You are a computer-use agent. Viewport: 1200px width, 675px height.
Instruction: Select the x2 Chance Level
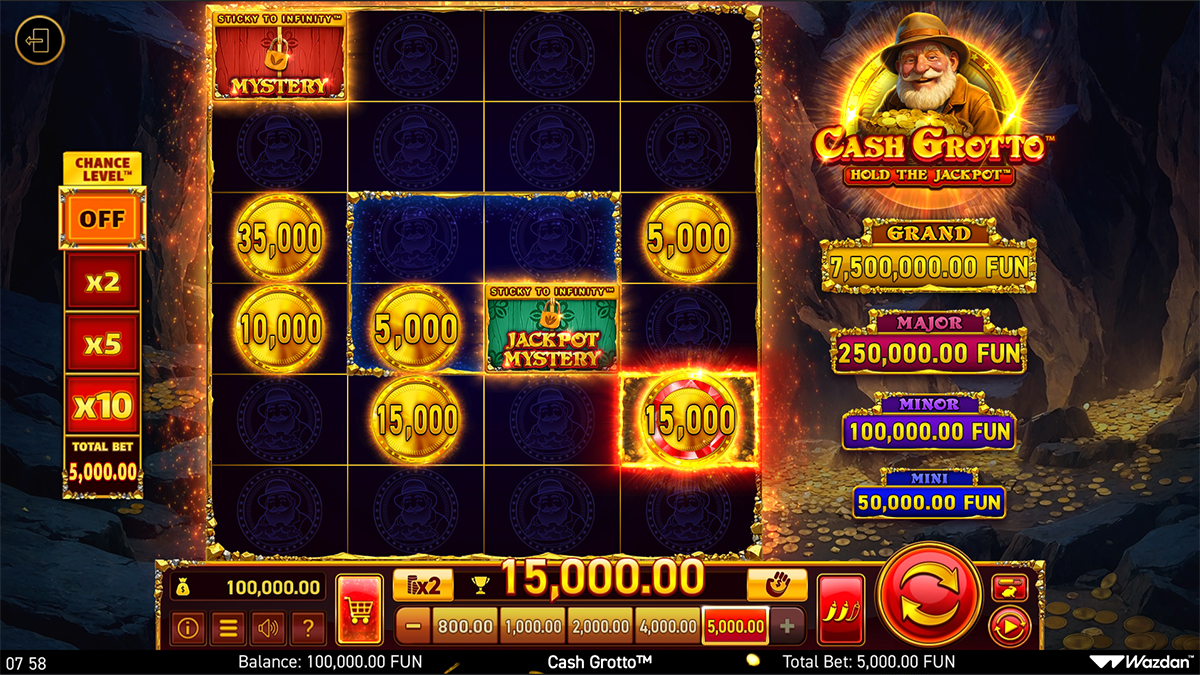[x=103, y=282]
